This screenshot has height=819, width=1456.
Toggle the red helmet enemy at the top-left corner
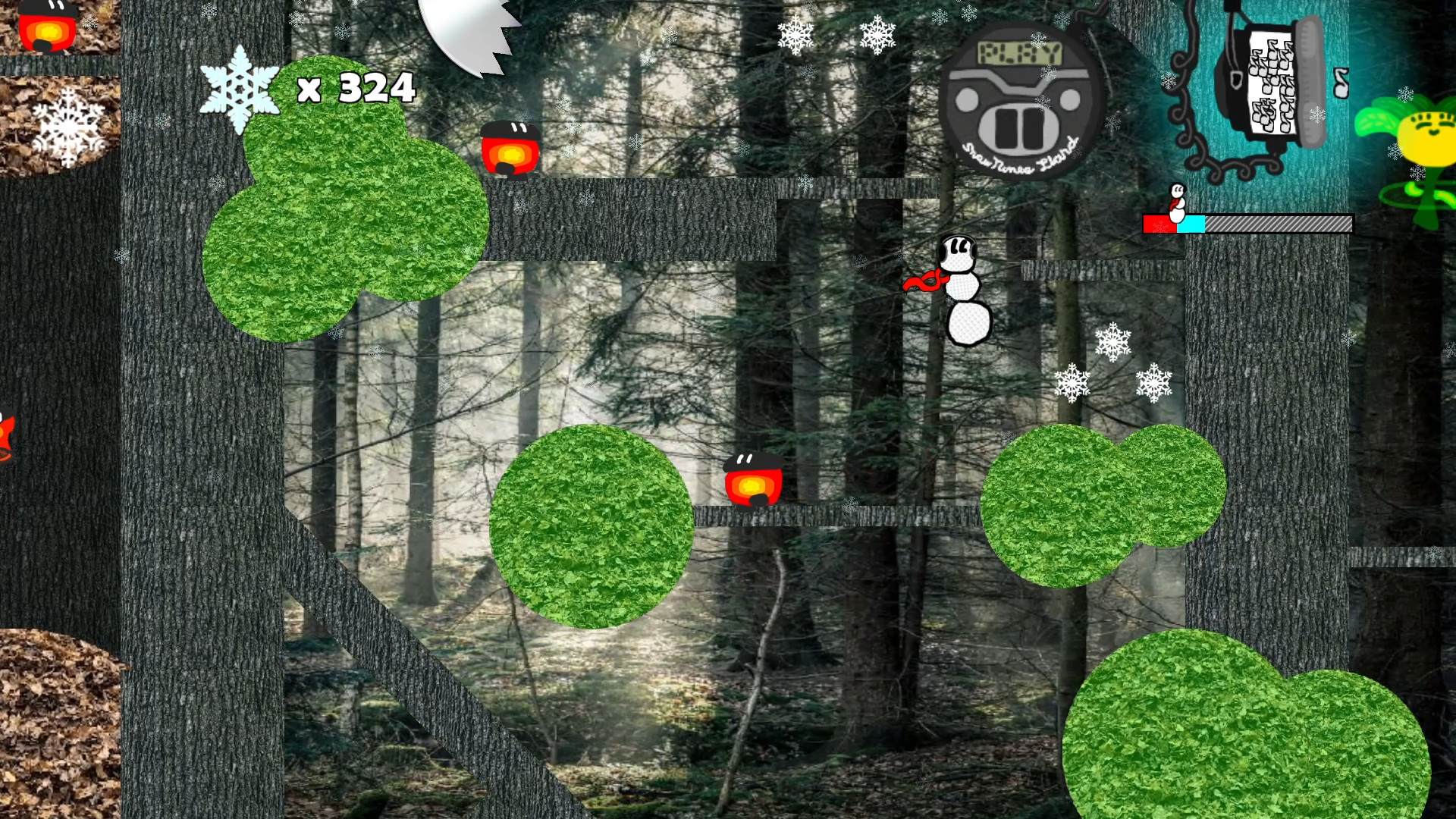click(49, 27)
